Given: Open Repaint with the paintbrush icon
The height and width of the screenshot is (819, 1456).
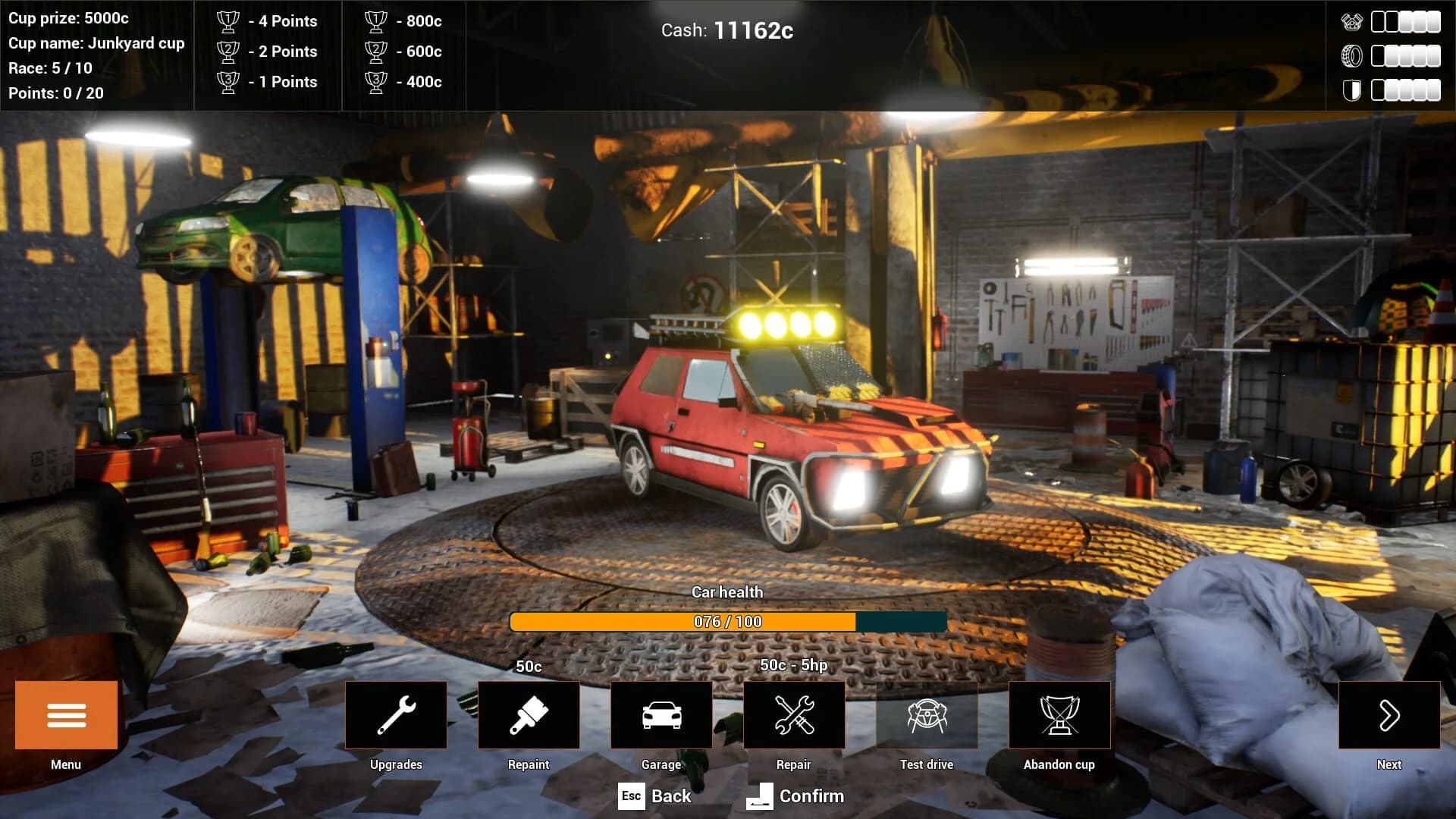Looking at the screenshot, I should (x=529, y=714).
